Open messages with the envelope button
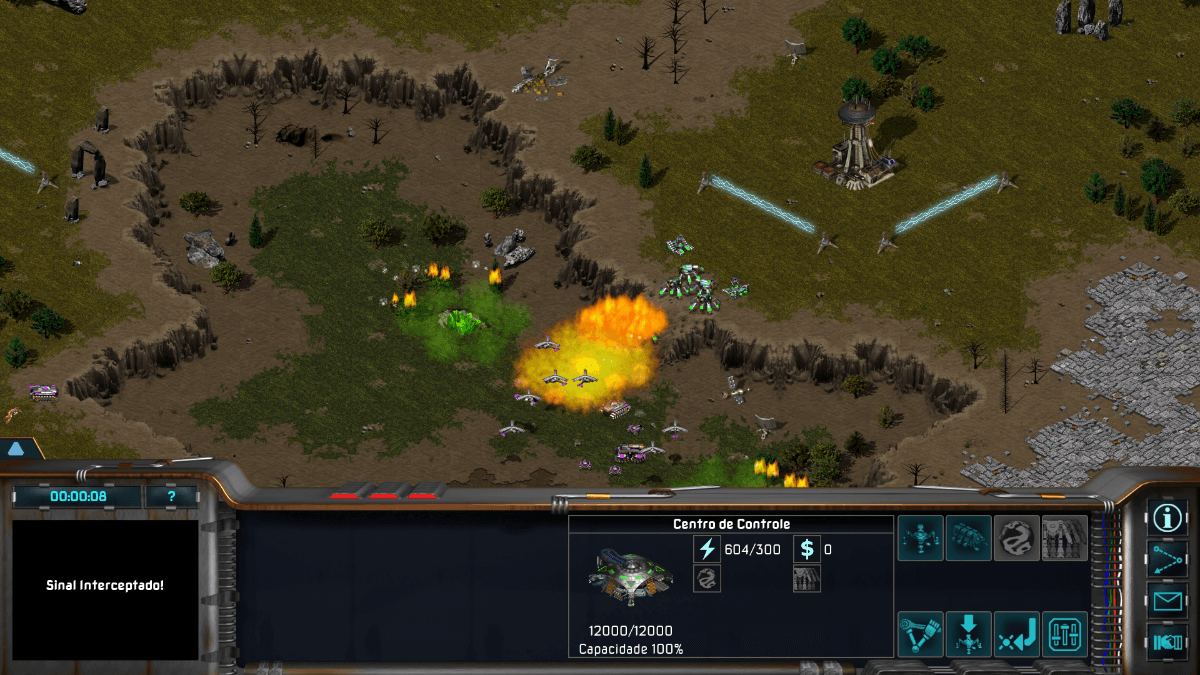 (x=1167, y=601)
